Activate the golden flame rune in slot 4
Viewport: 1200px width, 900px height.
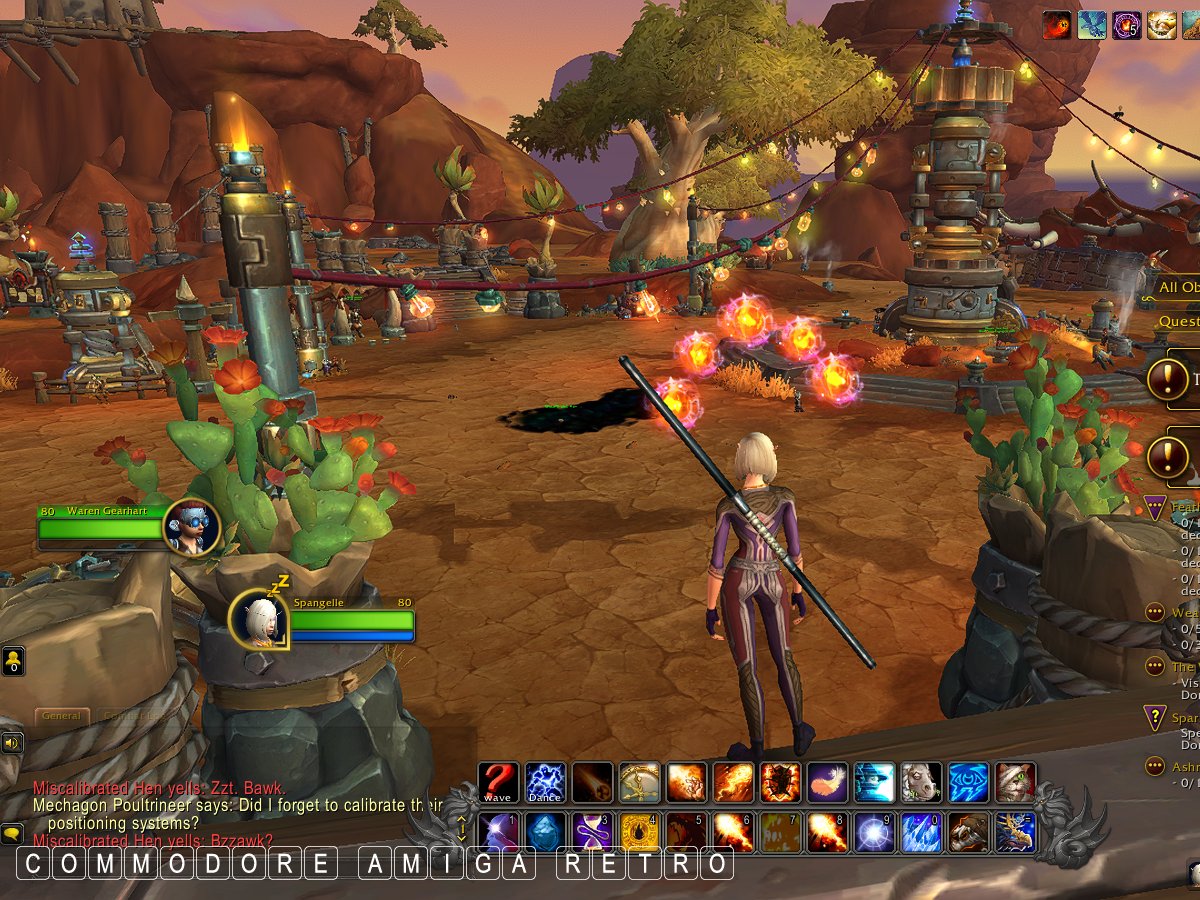pos(639,831)
